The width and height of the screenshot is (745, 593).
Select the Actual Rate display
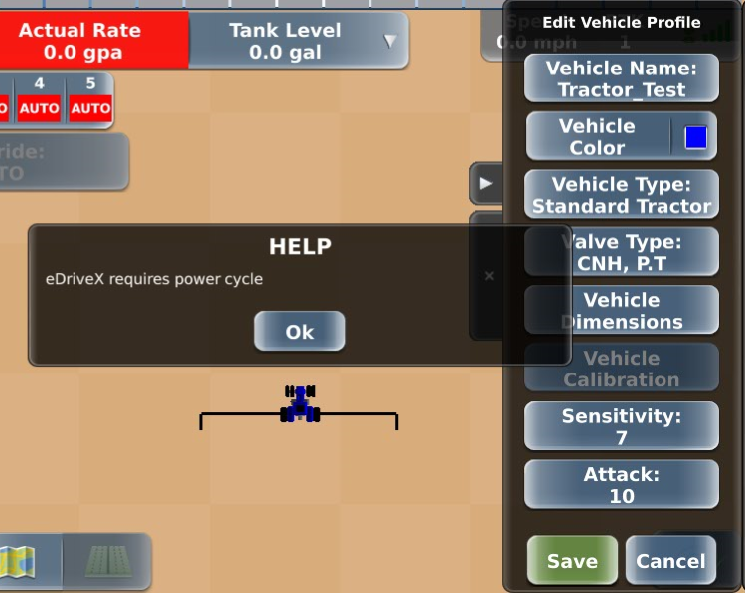pos(93,41)
